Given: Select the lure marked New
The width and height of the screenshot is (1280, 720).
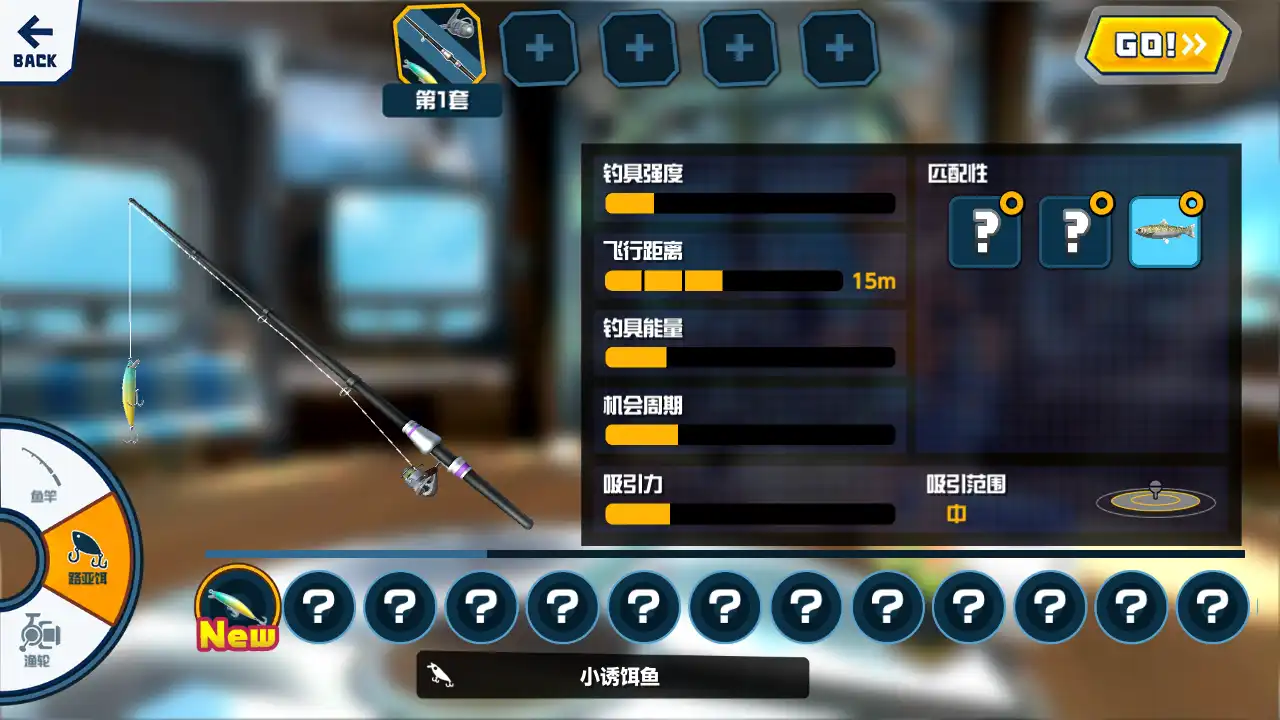Looking at the screenshot, I should [x=237, y=607].
